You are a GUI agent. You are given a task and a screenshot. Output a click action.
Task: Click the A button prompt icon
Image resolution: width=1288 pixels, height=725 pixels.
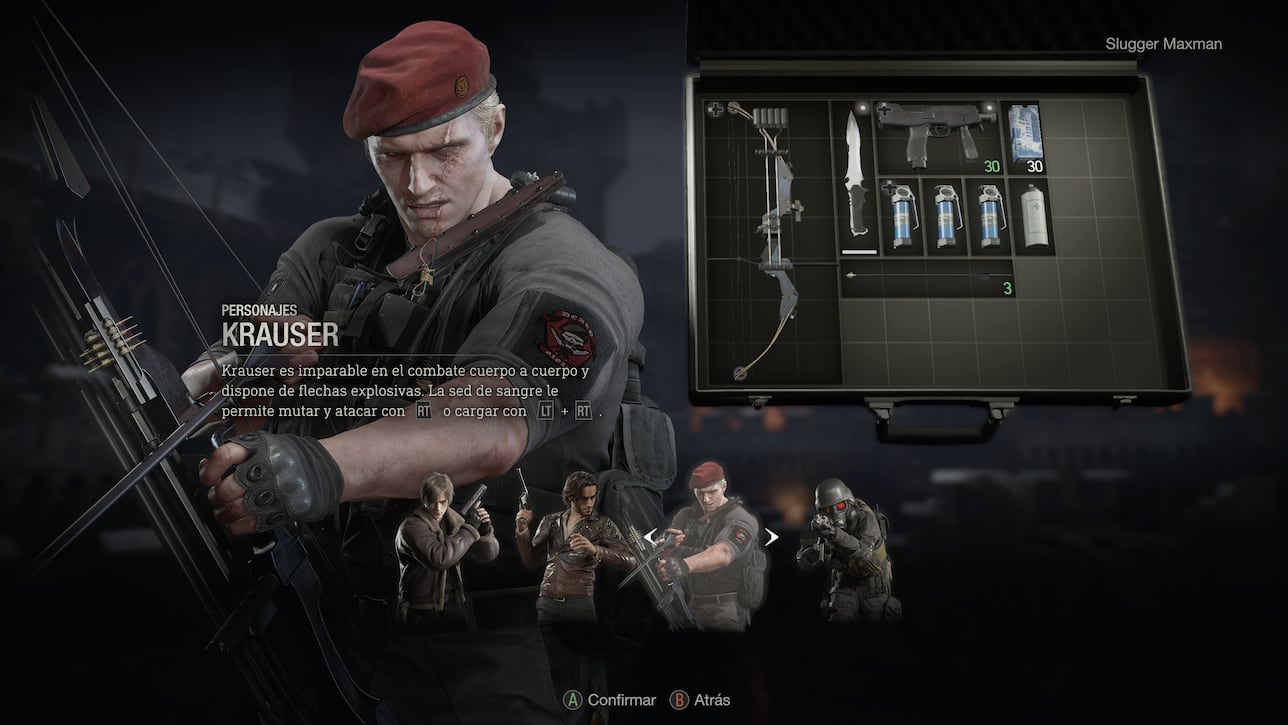coord(573,700)
